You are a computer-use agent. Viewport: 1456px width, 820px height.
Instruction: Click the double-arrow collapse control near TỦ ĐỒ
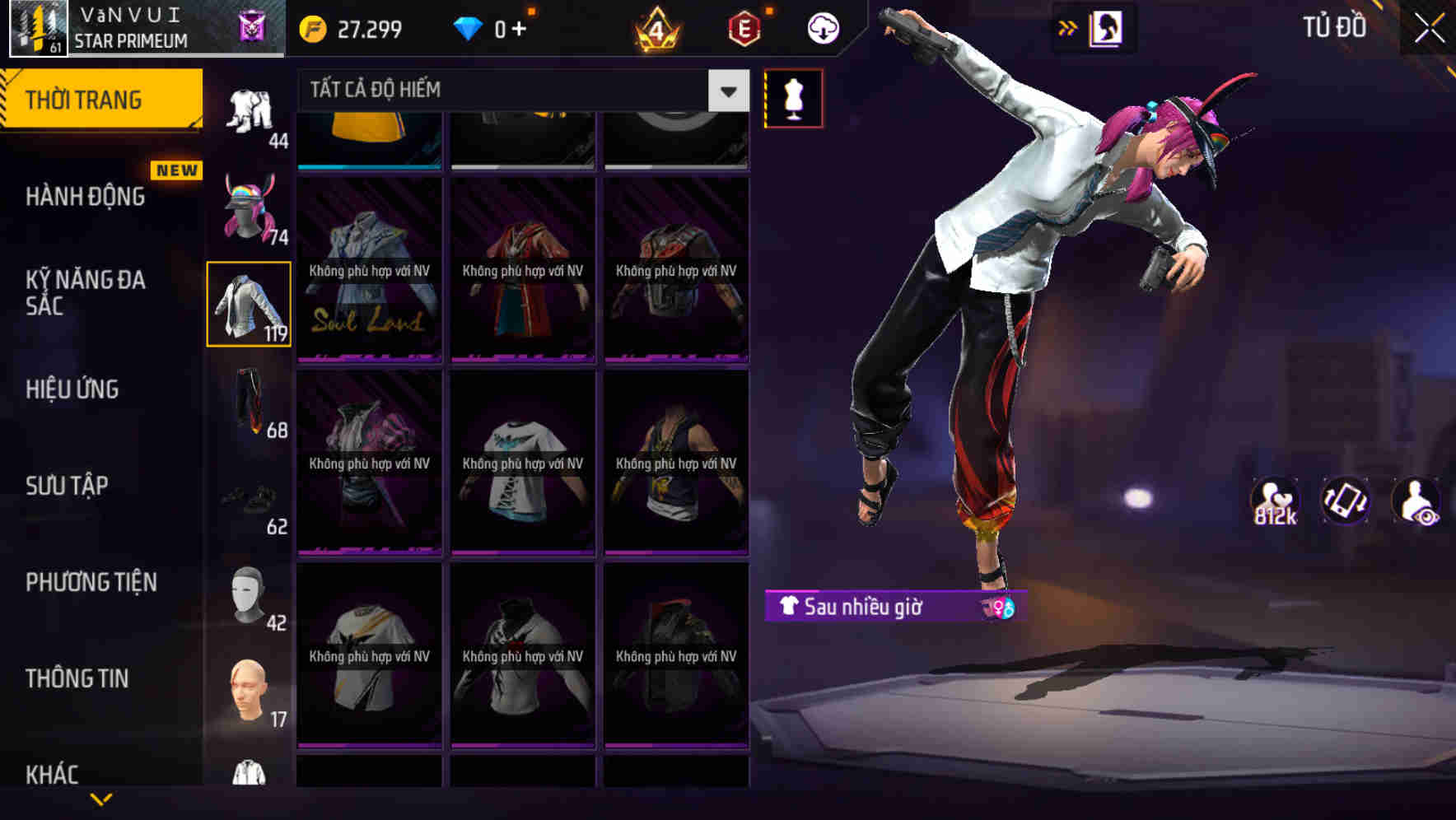[x=1068, y=26]
